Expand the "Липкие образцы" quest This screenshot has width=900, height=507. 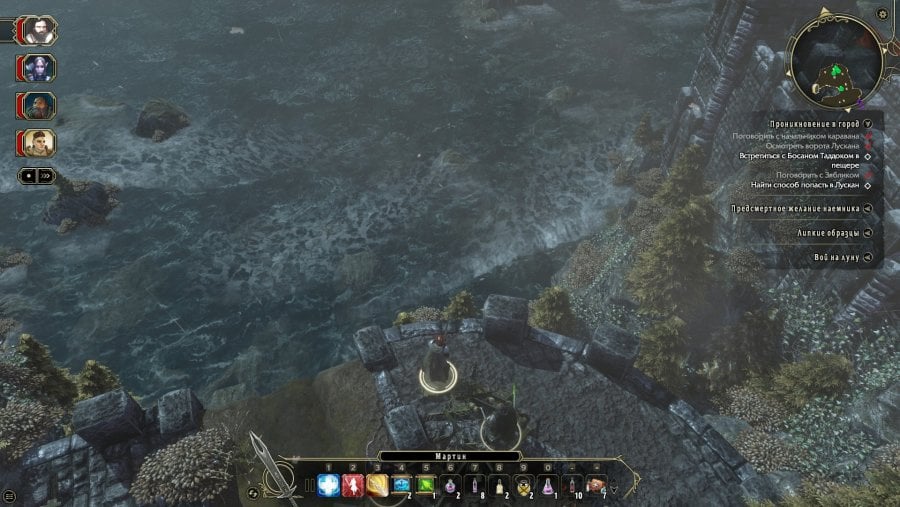click(x=868, y=233)
